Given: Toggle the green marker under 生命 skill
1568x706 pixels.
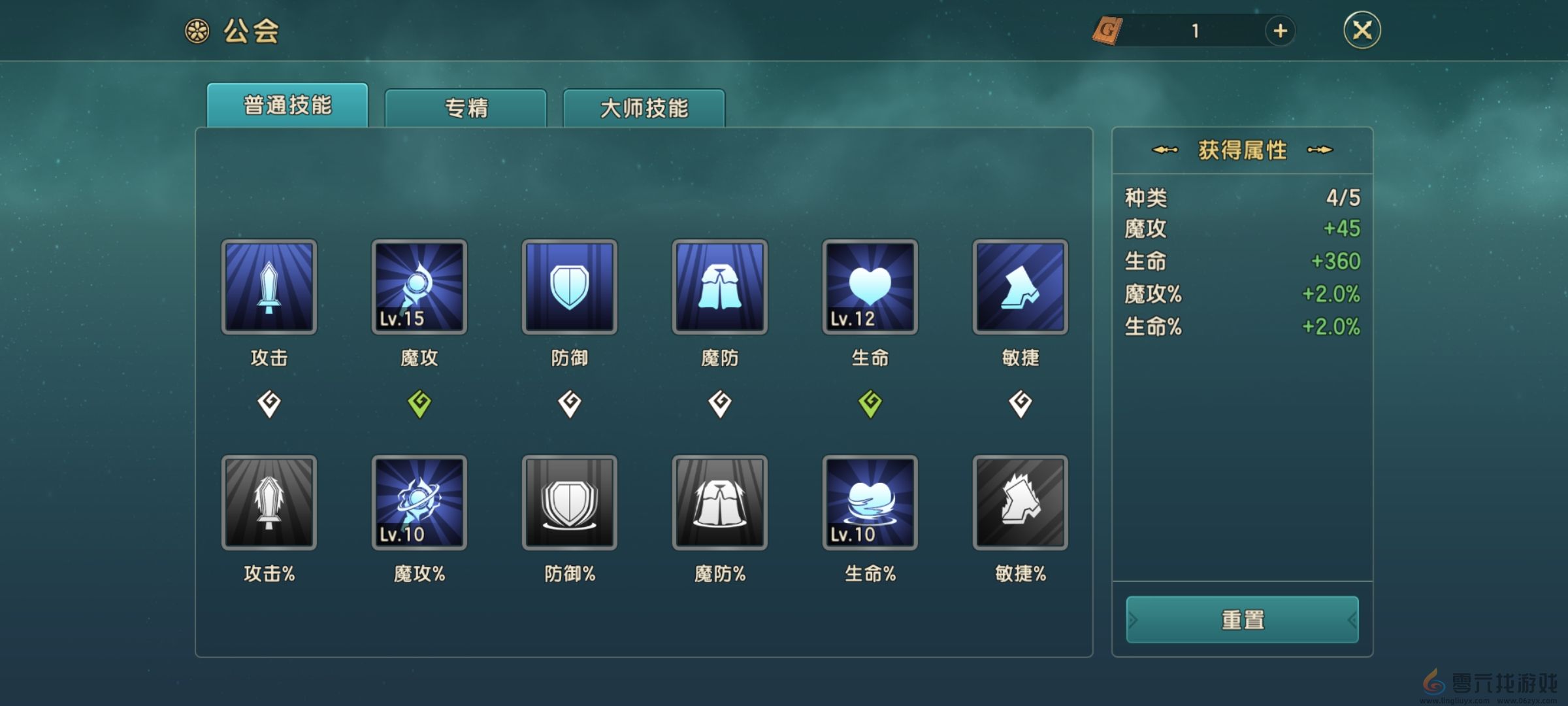Looking at the screenshot, I should pos(870,404).
